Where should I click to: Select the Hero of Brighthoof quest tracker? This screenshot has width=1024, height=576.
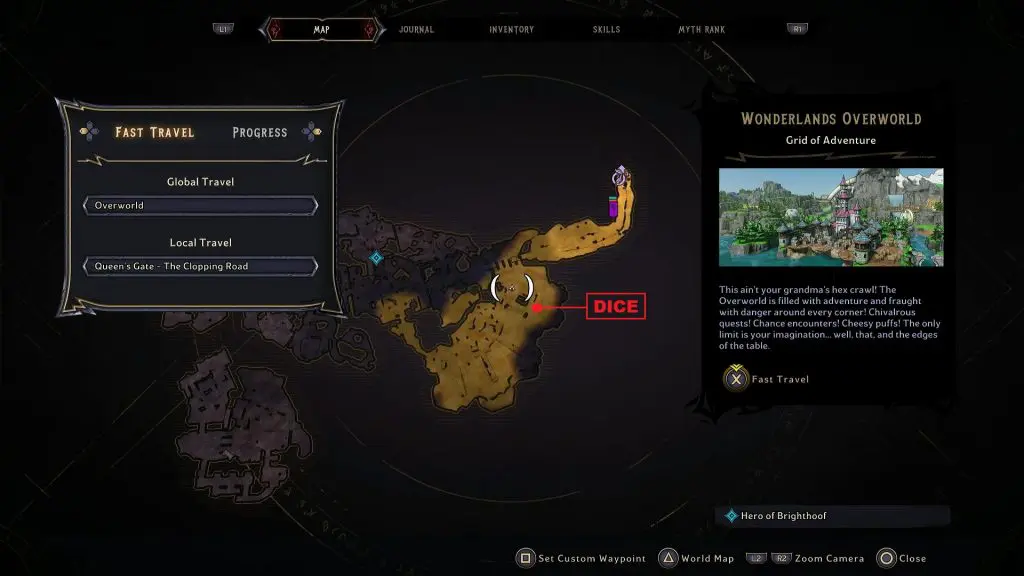(x=832, y=516)
